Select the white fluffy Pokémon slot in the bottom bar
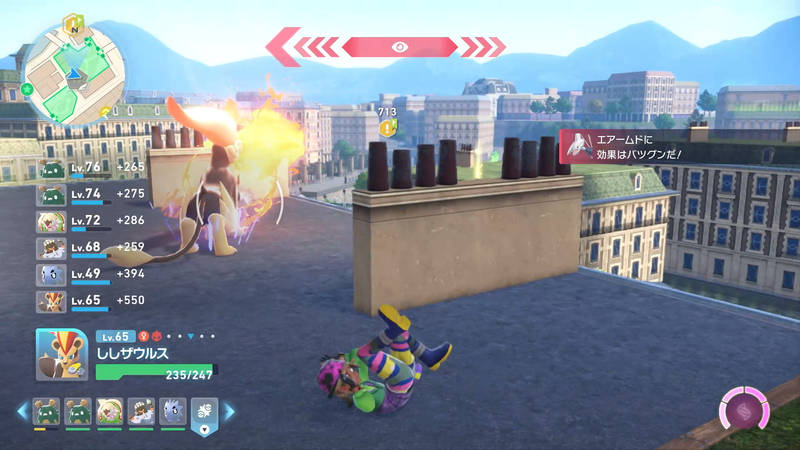800x450 pixels. pyautogui.click(x=109, y=411)
